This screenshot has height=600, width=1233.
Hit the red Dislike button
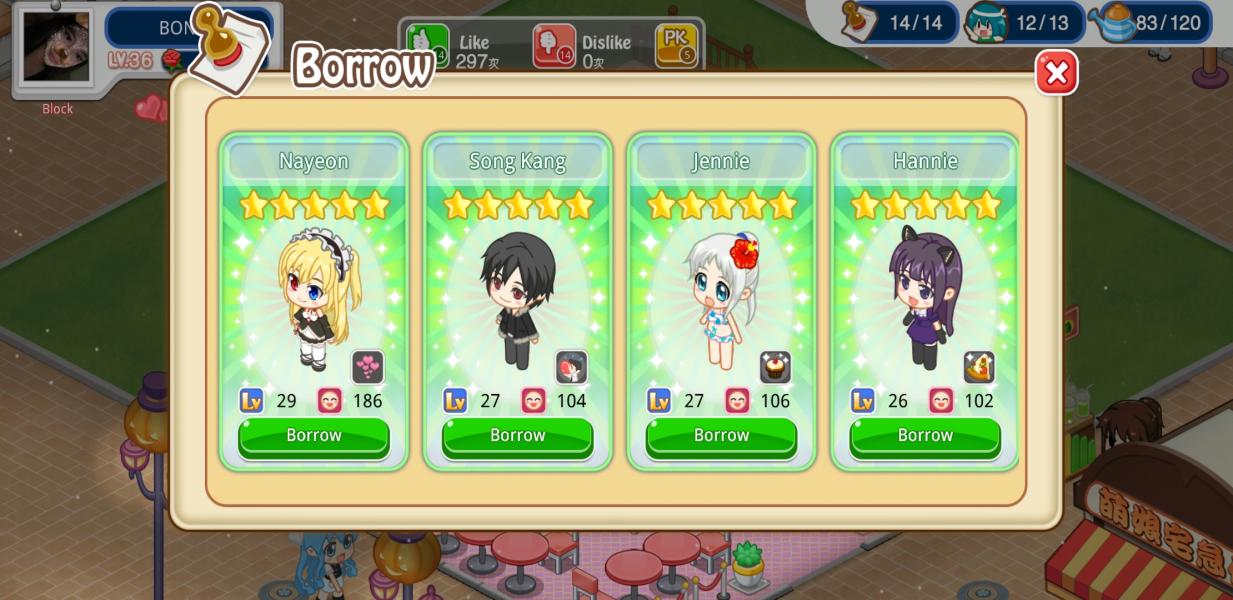point(554,46)
